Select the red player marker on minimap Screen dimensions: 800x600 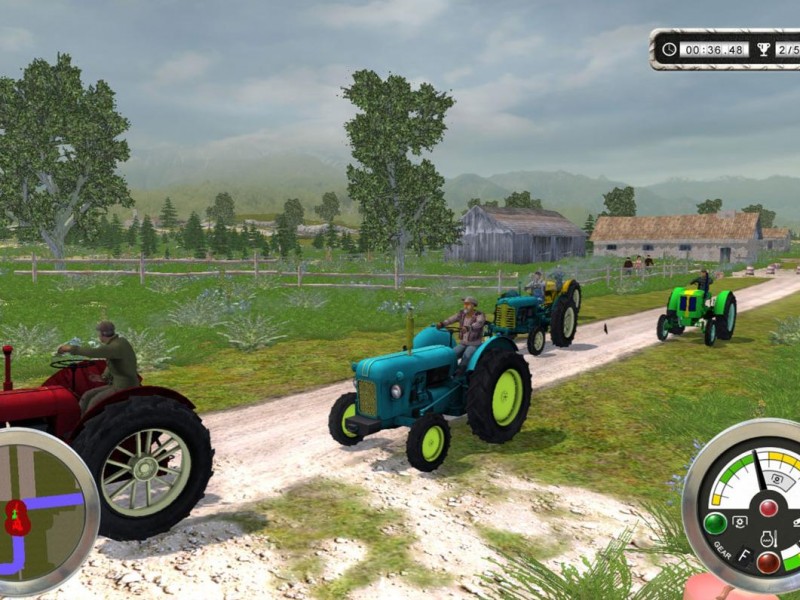17,517
